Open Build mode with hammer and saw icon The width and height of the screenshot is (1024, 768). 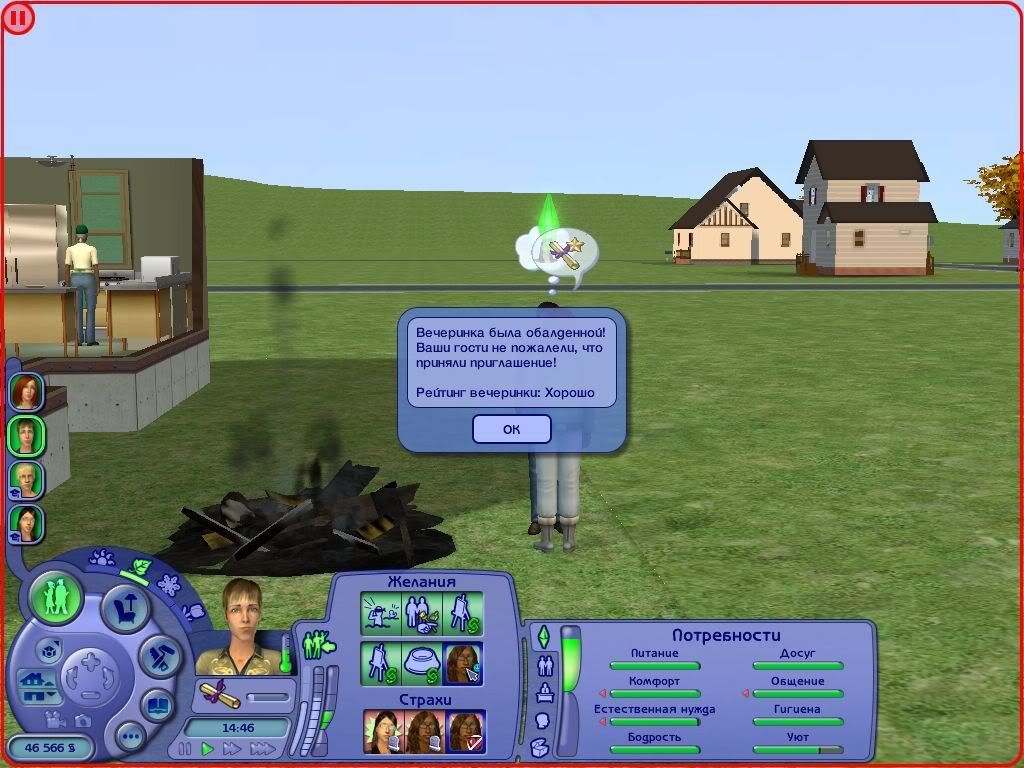[158, 656]
